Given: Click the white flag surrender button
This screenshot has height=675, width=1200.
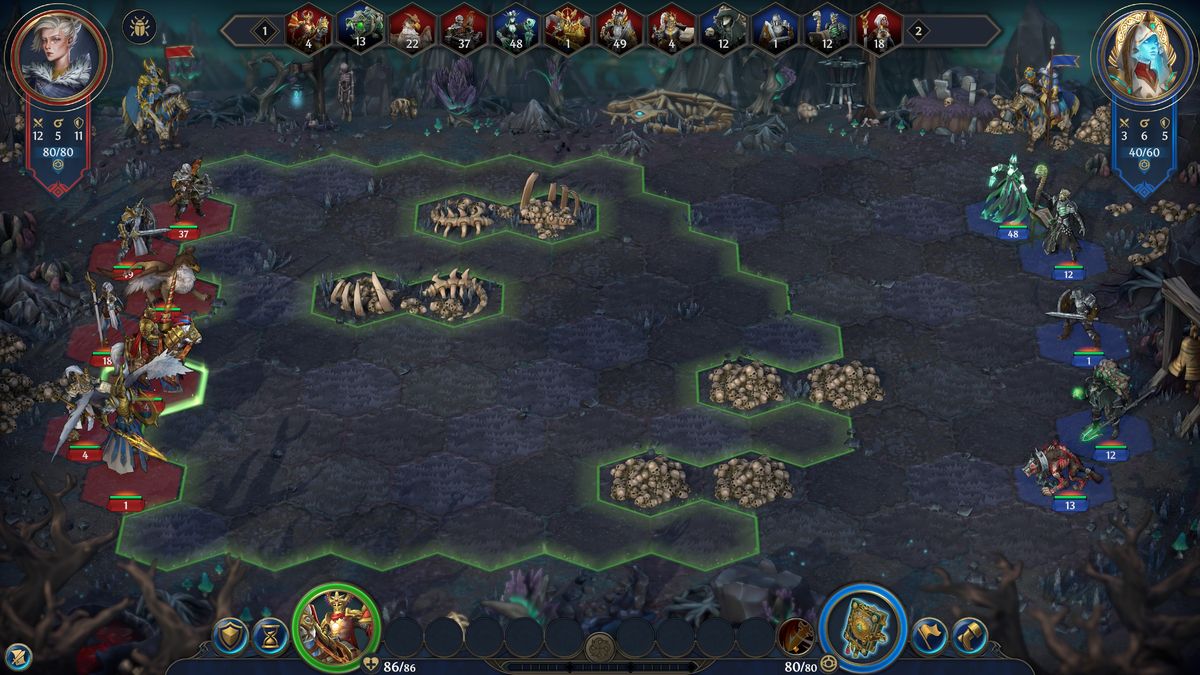Looking at the screenshot, I should 929,636.
